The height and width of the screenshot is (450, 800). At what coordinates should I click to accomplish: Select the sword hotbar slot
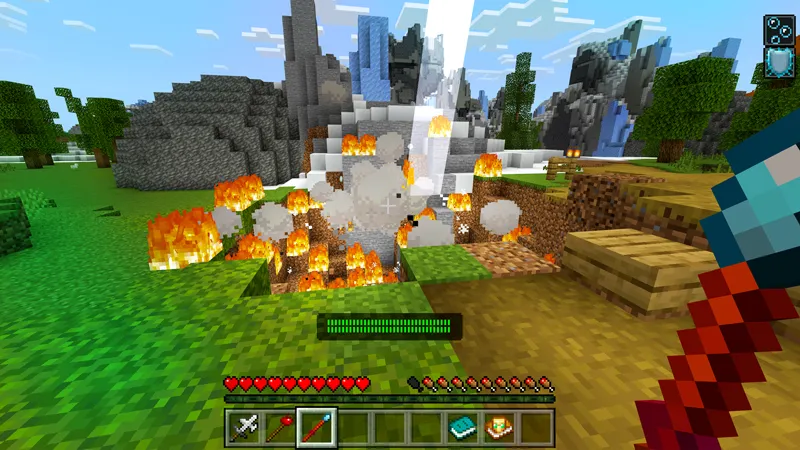[x=246, y=428]
